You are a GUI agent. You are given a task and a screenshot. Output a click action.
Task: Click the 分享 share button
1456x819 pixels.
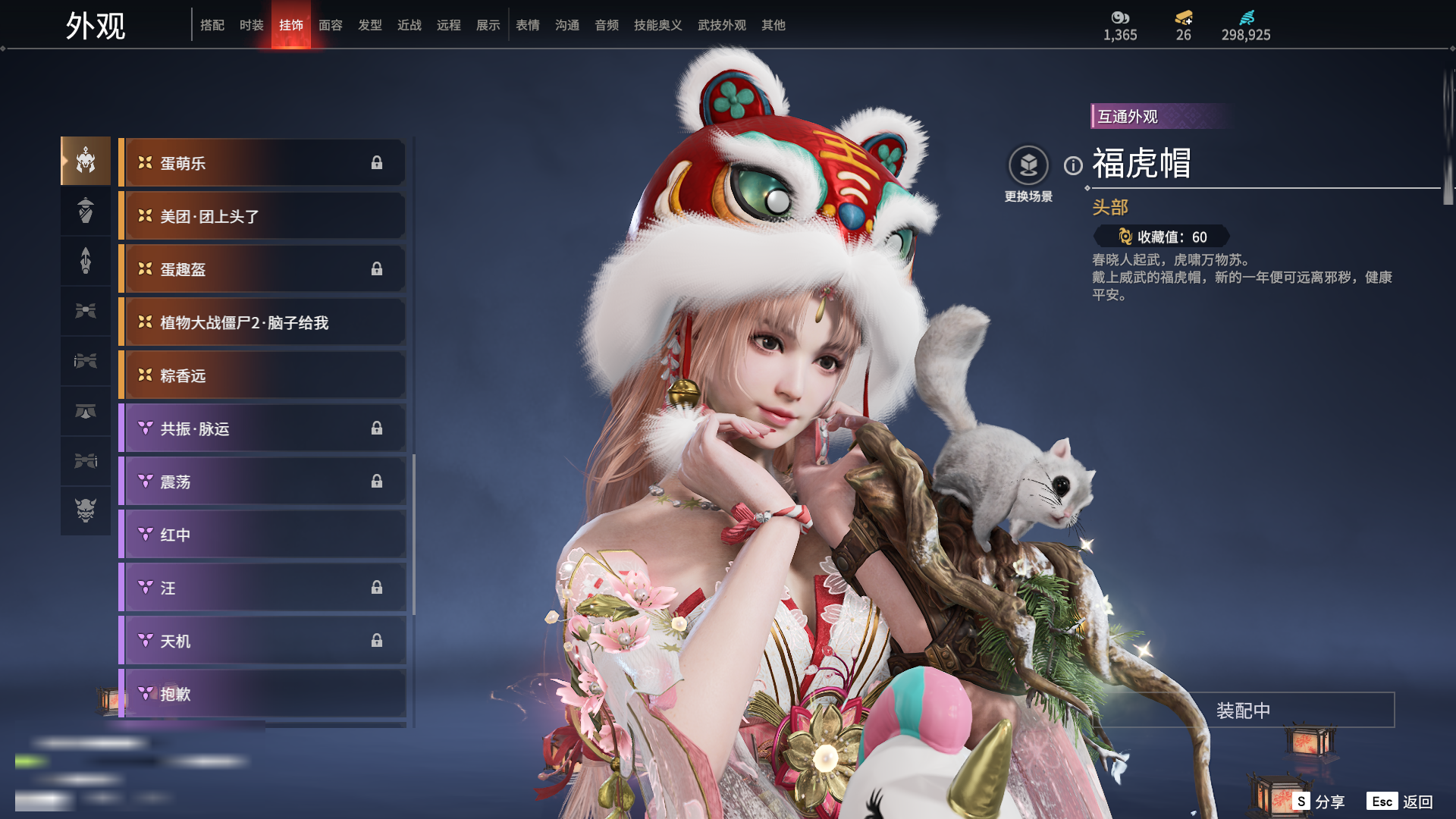point(1319,802)
